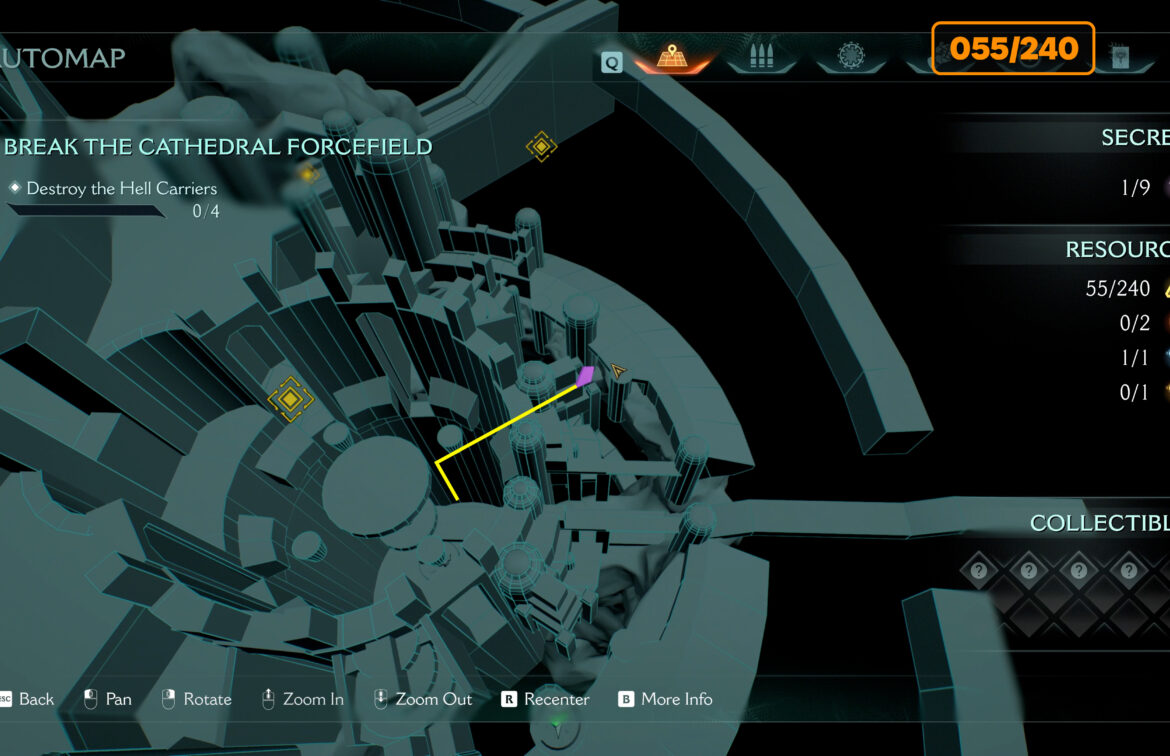Viewport: 1170px width, 756px height.
Task: Click the purple marker on the map
Action: click(x=585, y=376)
